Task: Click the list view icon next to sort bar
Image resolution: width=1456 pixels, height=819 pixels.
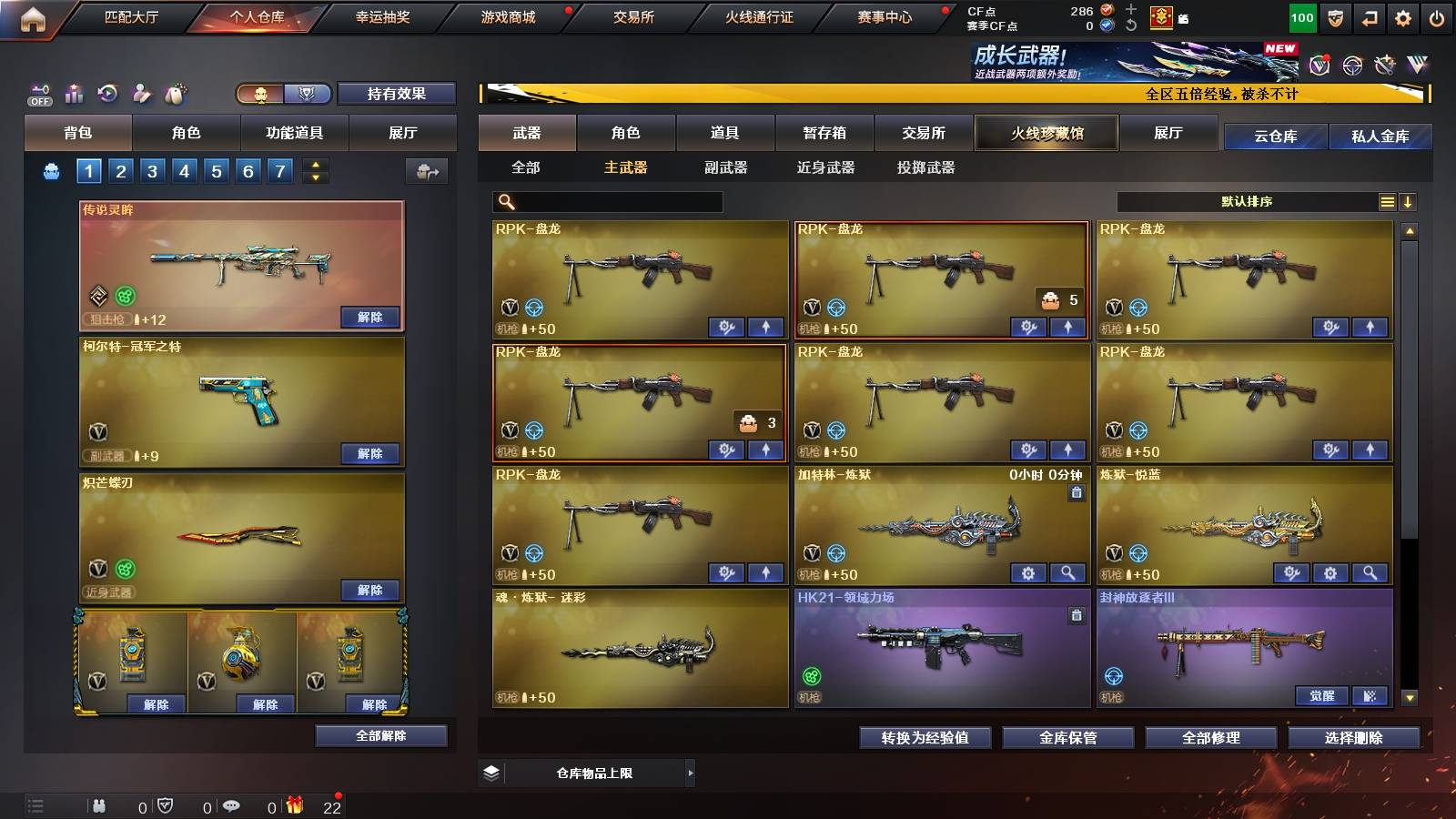Action: coord(1386,202)
